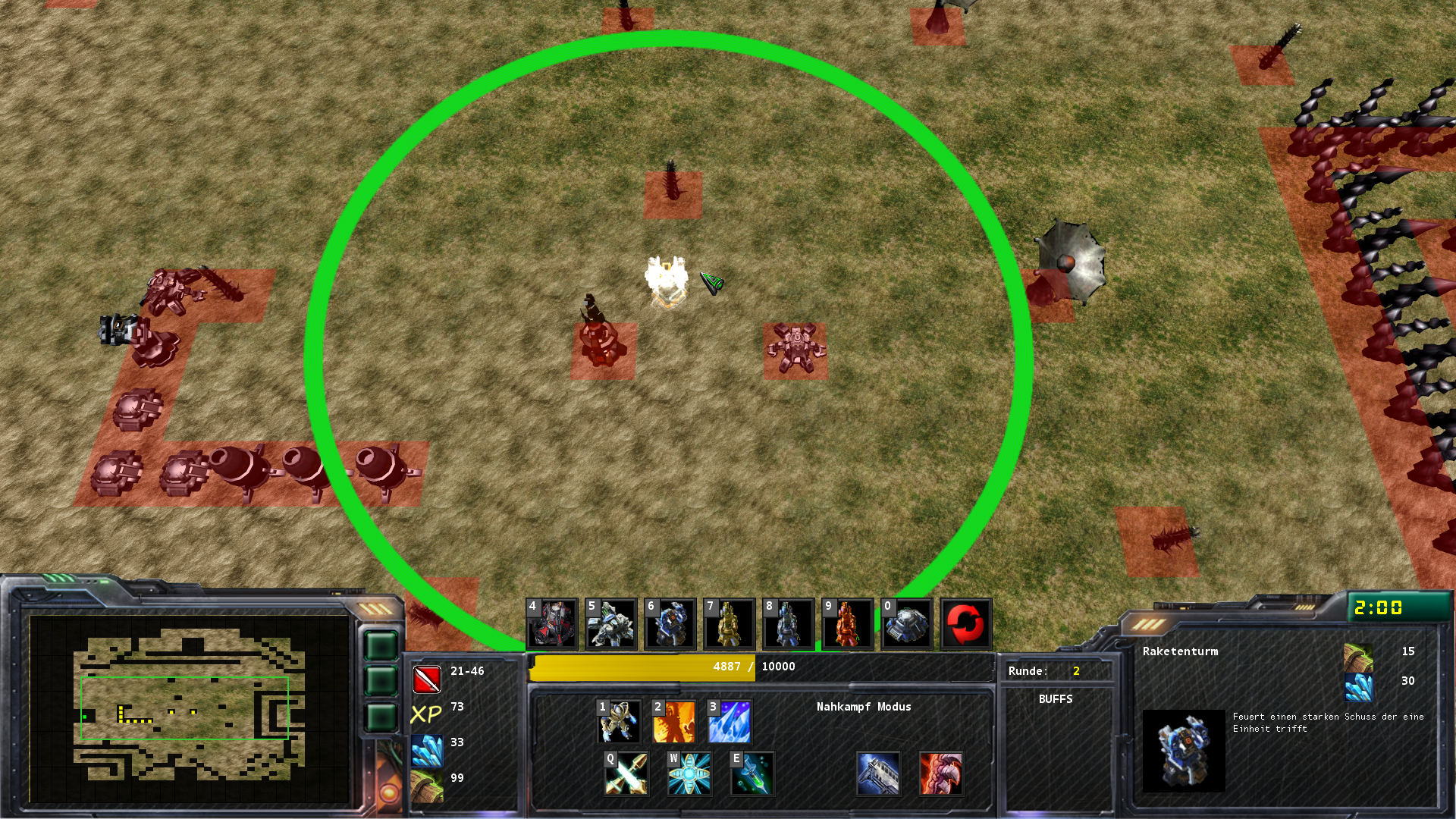Pick the blue tower in slot 8
This screenshot has height=819, width=1456.
coord(789,624)
